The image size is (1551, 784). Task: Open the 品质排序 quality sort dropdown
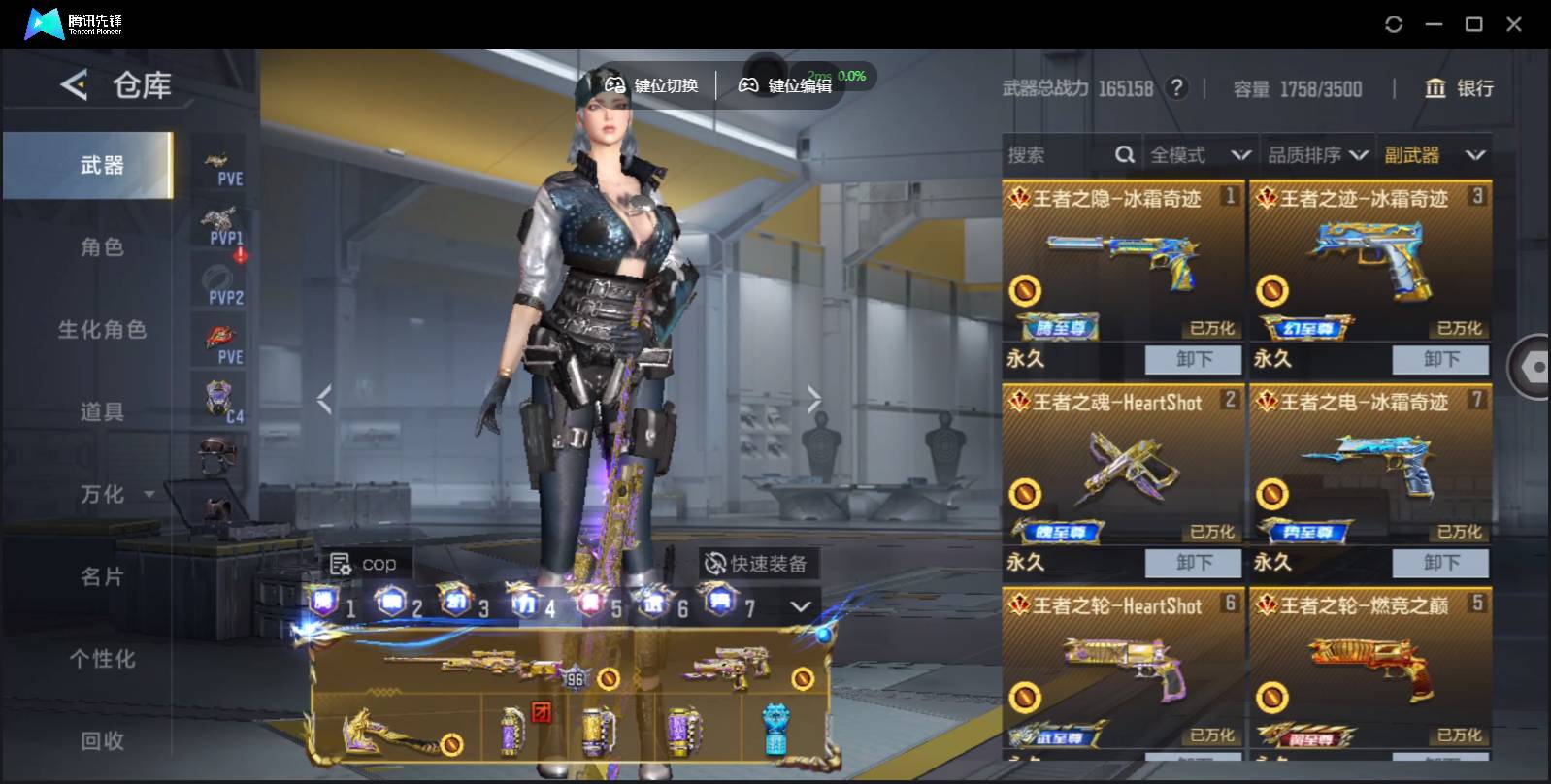(x=1317, y=155)
